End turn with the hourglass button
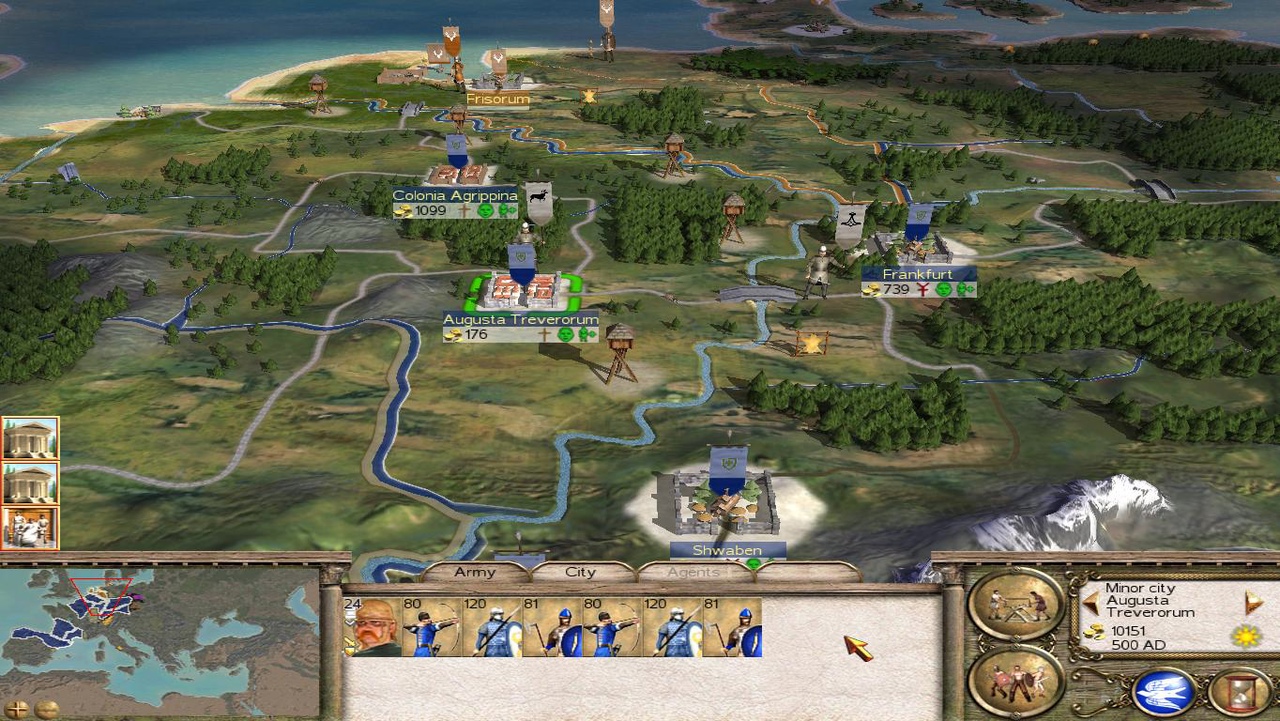1280x721 pixels. click(1239, 692)
